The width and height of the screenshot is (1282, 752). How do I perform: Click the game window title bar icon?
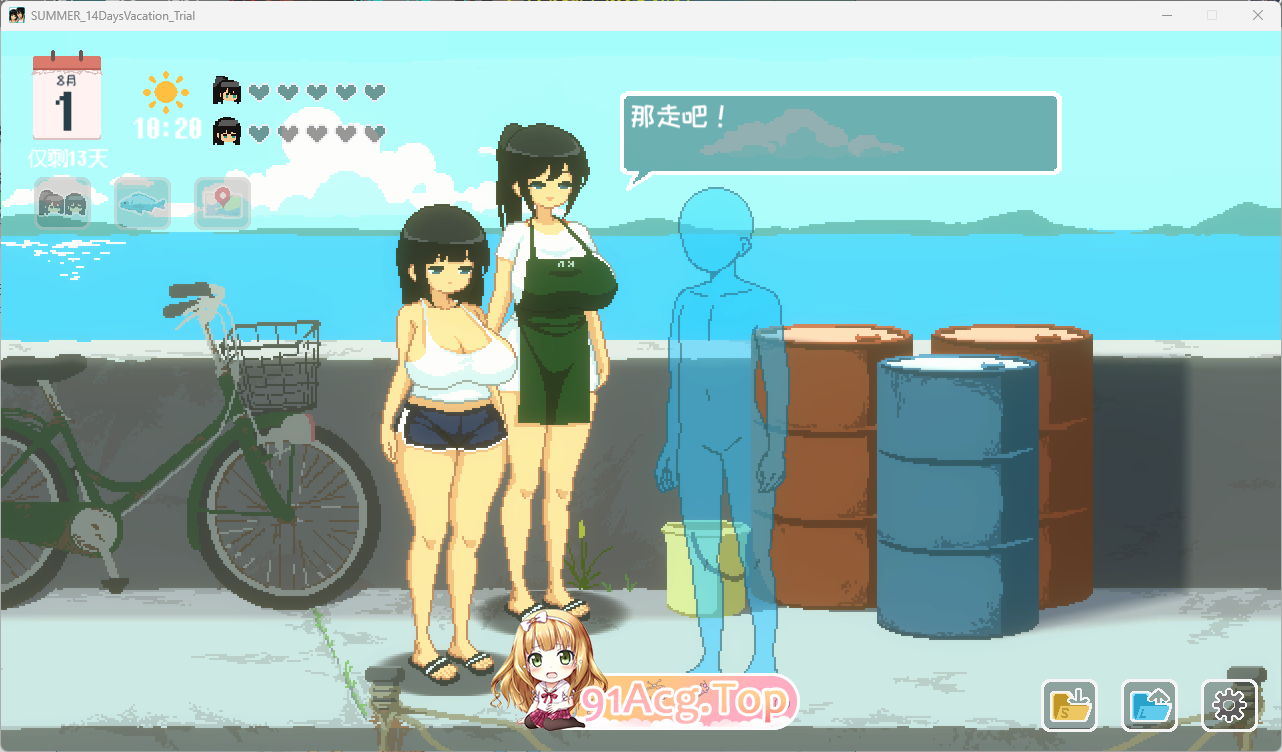click(x=14, y=15)
